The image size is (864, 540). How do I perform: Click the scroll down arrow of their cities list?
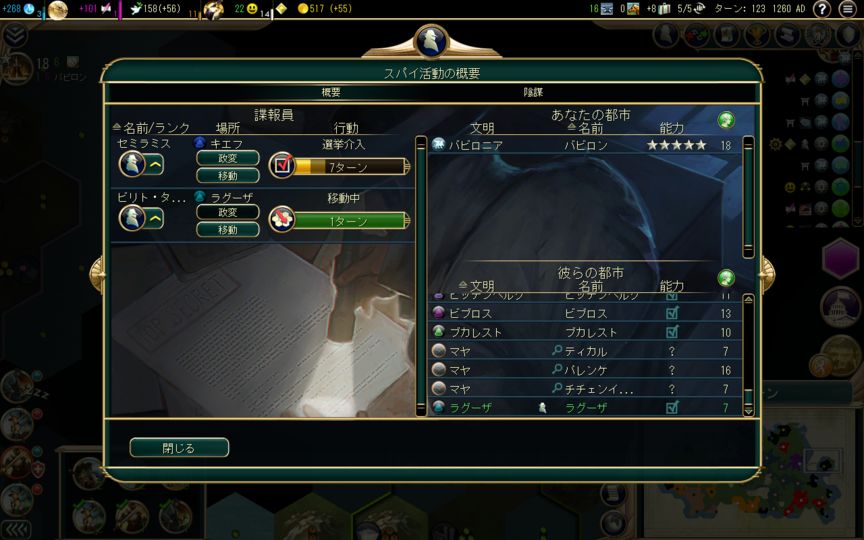point(748,409)
